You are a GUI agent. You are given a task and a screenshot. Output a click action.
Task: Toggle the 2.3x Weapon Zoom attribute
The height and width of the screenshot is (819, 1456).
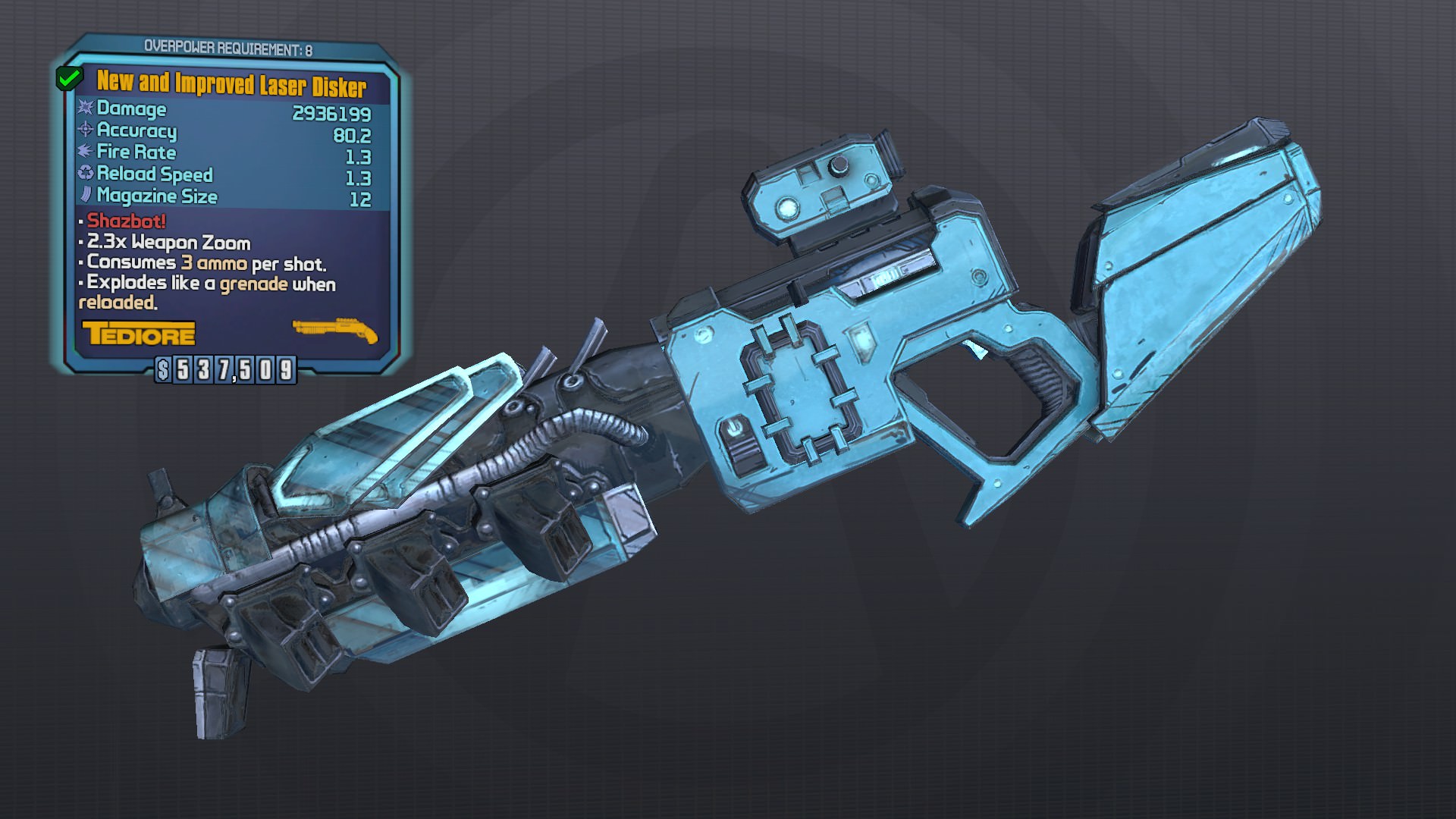(x=163, y=243)
